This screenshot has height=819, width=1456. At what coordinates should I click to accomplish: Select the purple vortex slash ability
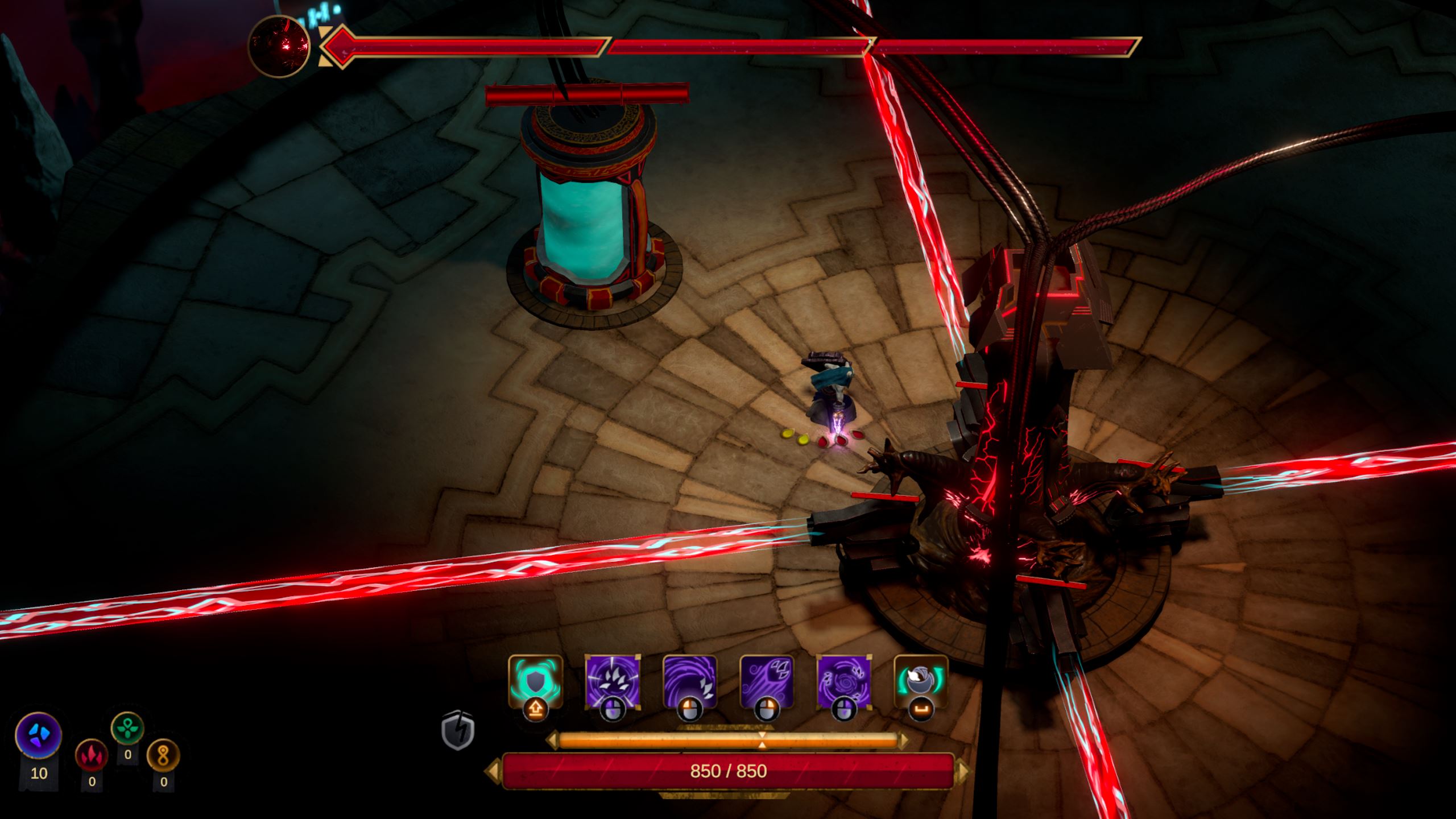click(x=690, y=682)
